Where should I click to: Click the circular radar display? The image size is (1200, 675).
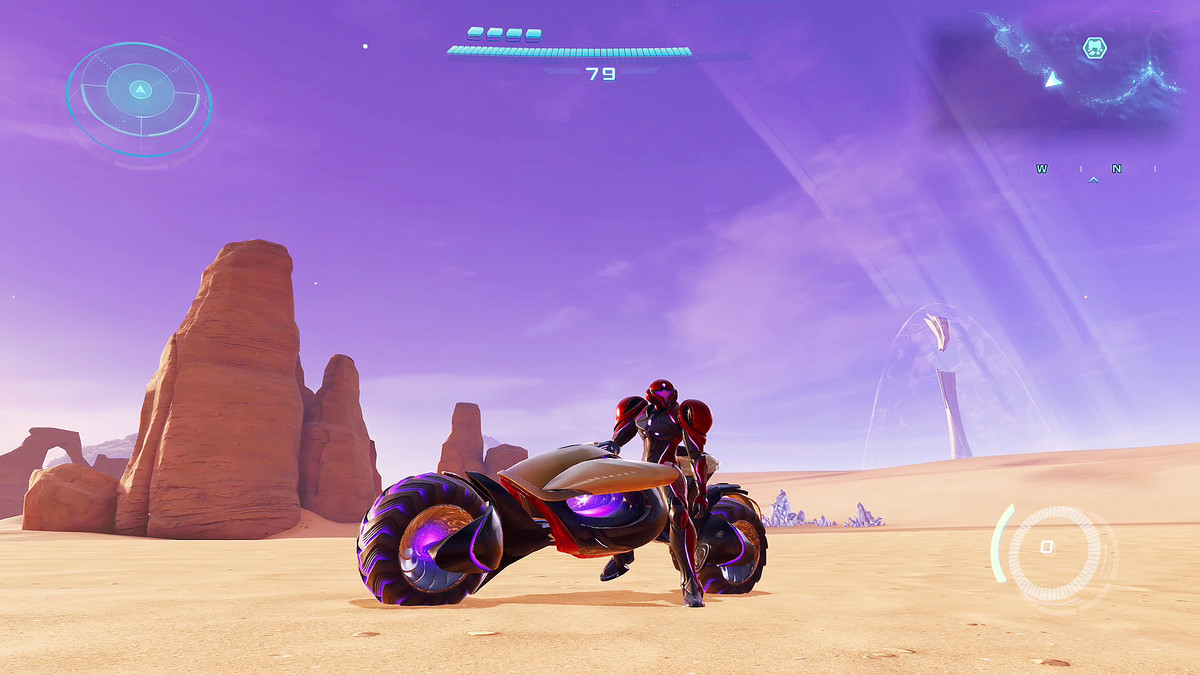click(139, 97)
